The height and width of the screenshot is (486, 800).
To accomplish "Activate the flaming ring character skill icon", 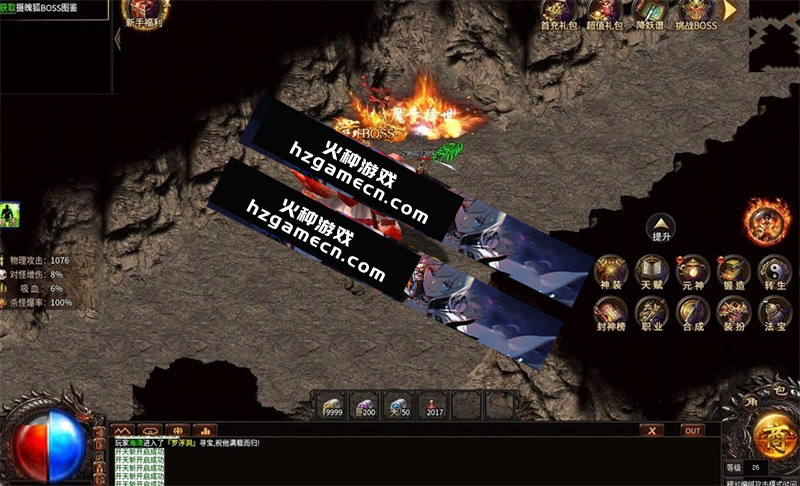I will [x=767, y=221].
